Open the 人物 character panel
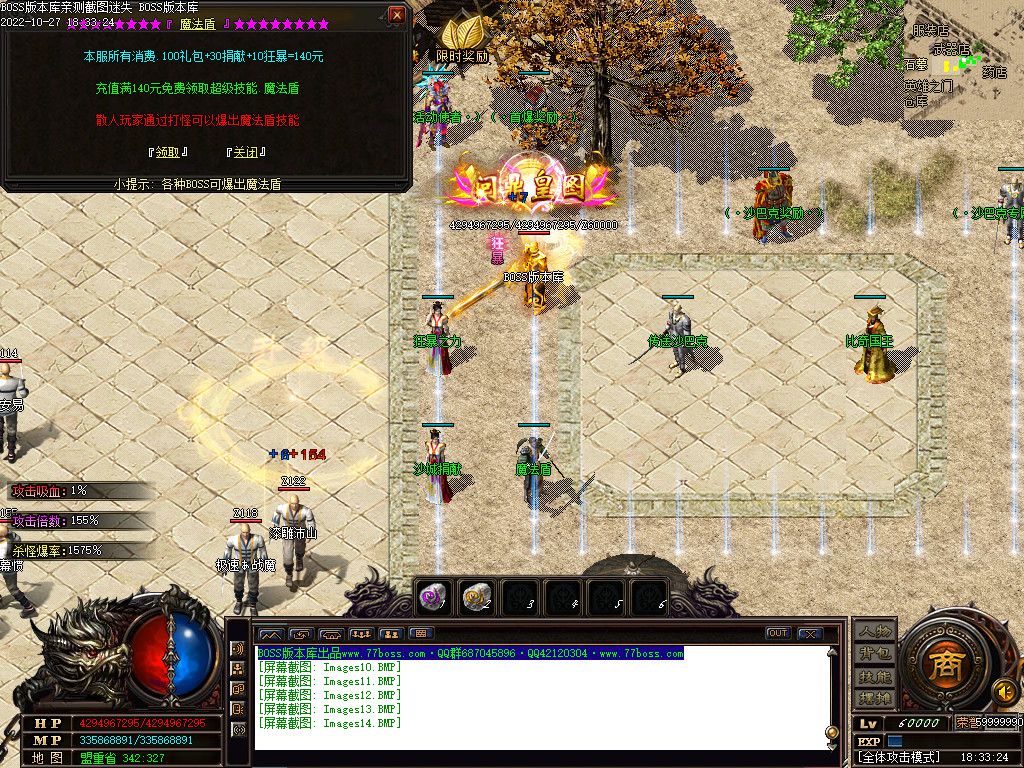 873,630
